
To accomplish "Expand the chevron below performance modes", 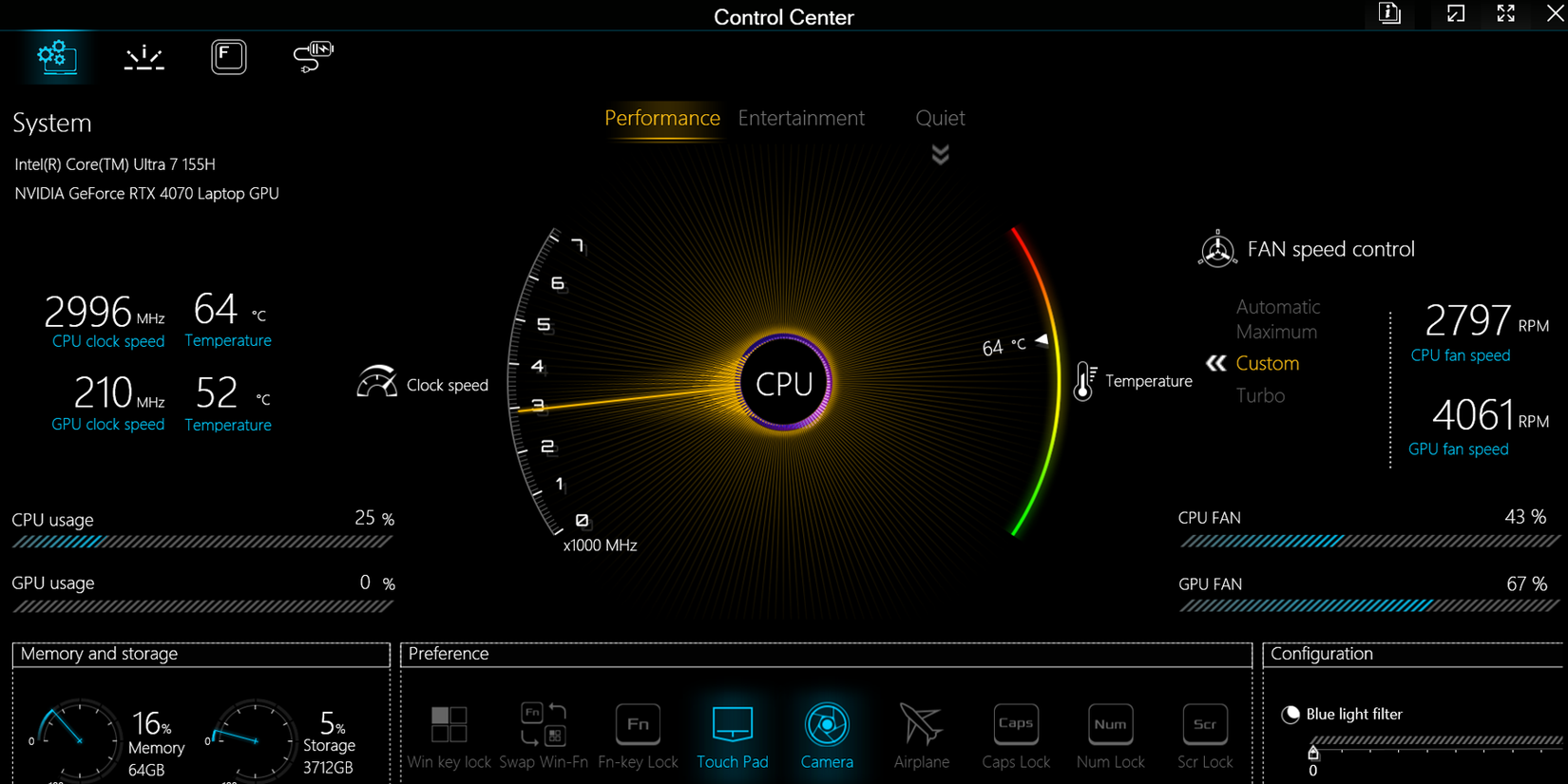I will 940,154.
